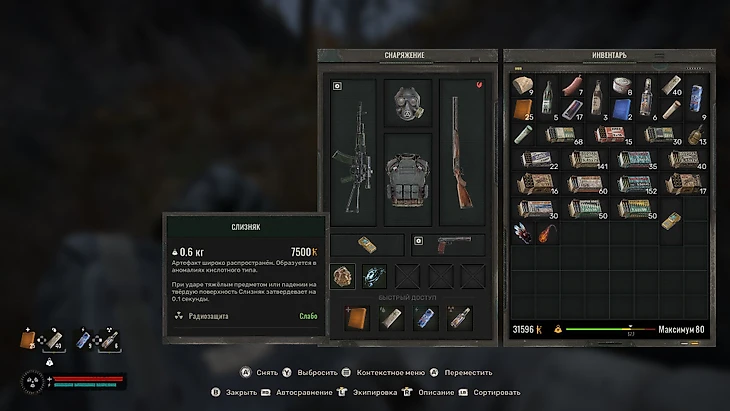
Task: Click the detector device in equipment
Action: pos(368,244)
